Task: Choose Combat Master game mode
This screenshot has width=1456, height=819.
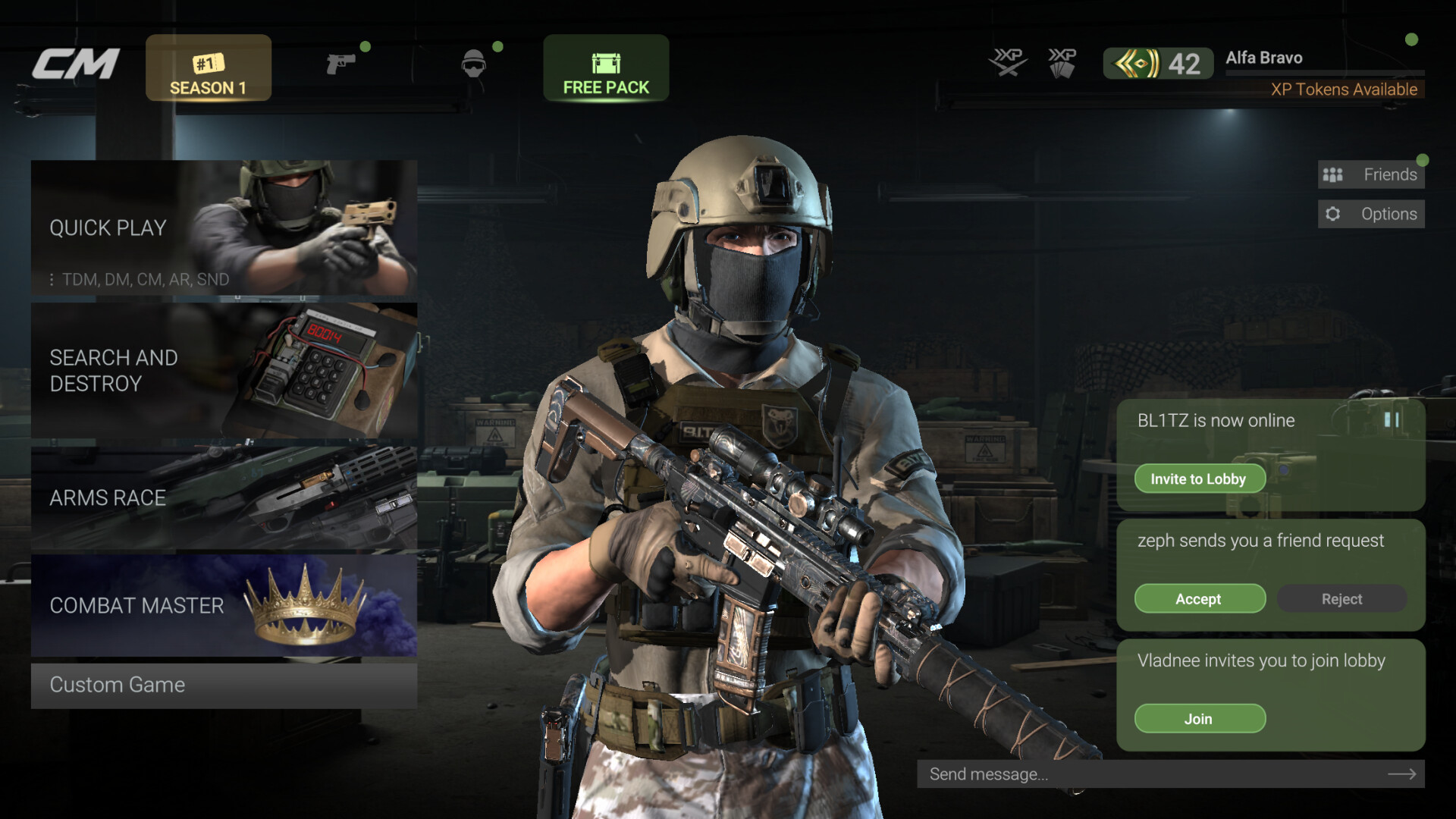Action: click(x=136, y=606)
